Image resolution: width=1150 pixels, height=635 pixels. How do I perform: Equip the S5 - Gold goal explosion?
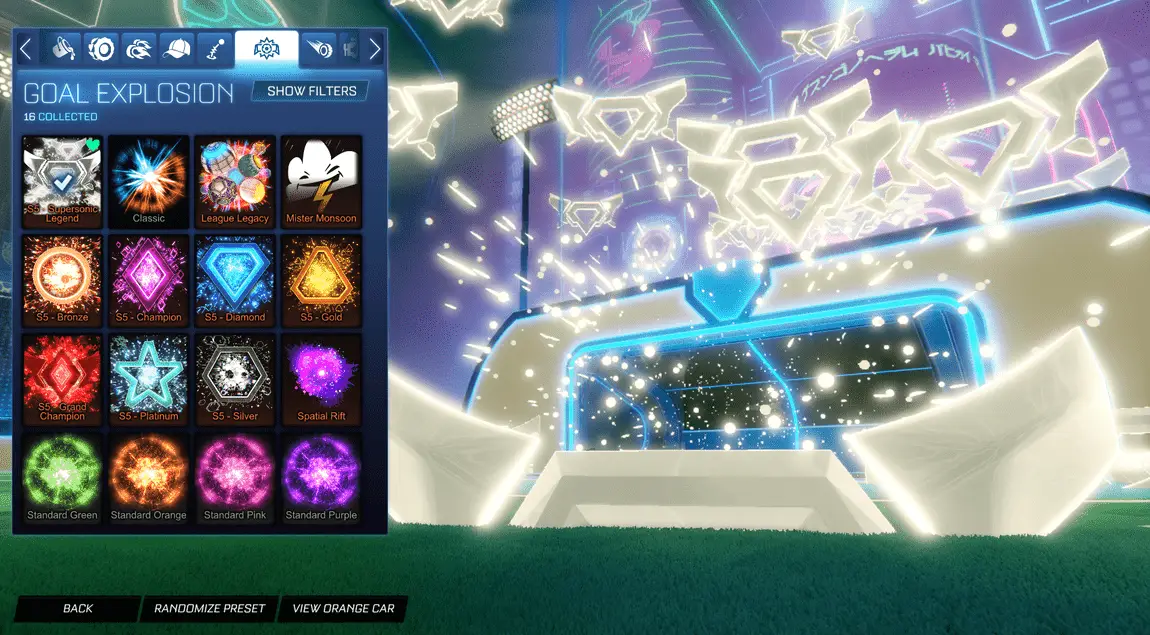[321, 279]
